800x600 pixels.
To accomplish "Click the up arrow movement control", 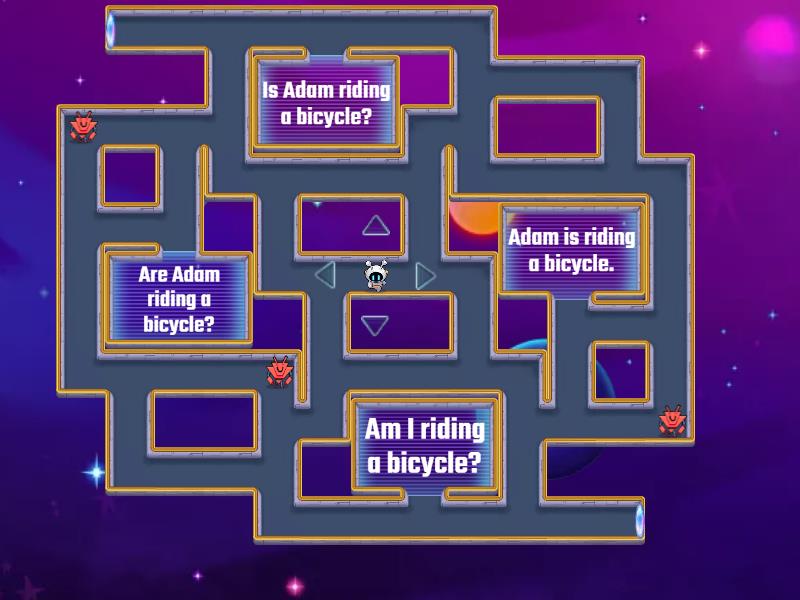I will pyautogui.click(x=376, y=226).
